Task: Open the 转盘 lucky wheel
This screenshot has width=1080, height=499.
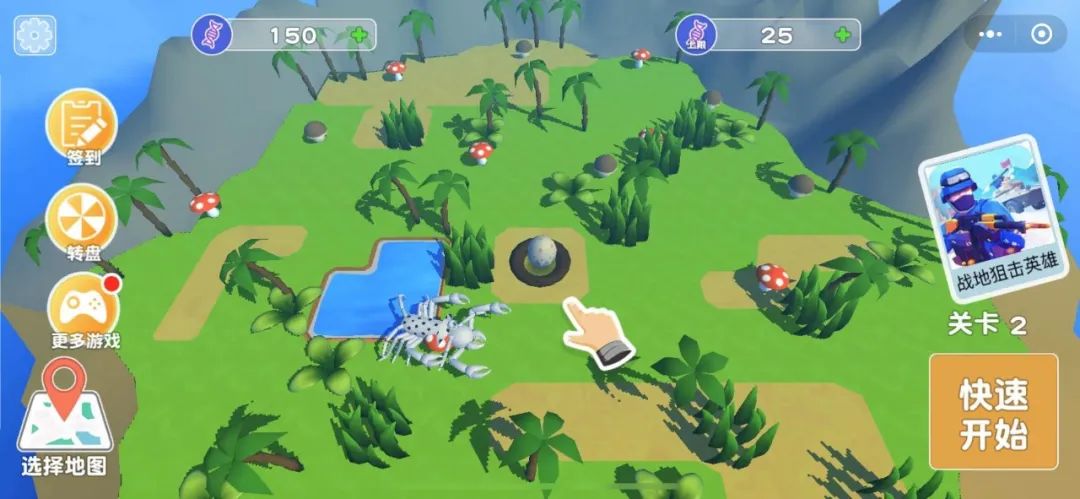Action: click(x=81, y=220)
